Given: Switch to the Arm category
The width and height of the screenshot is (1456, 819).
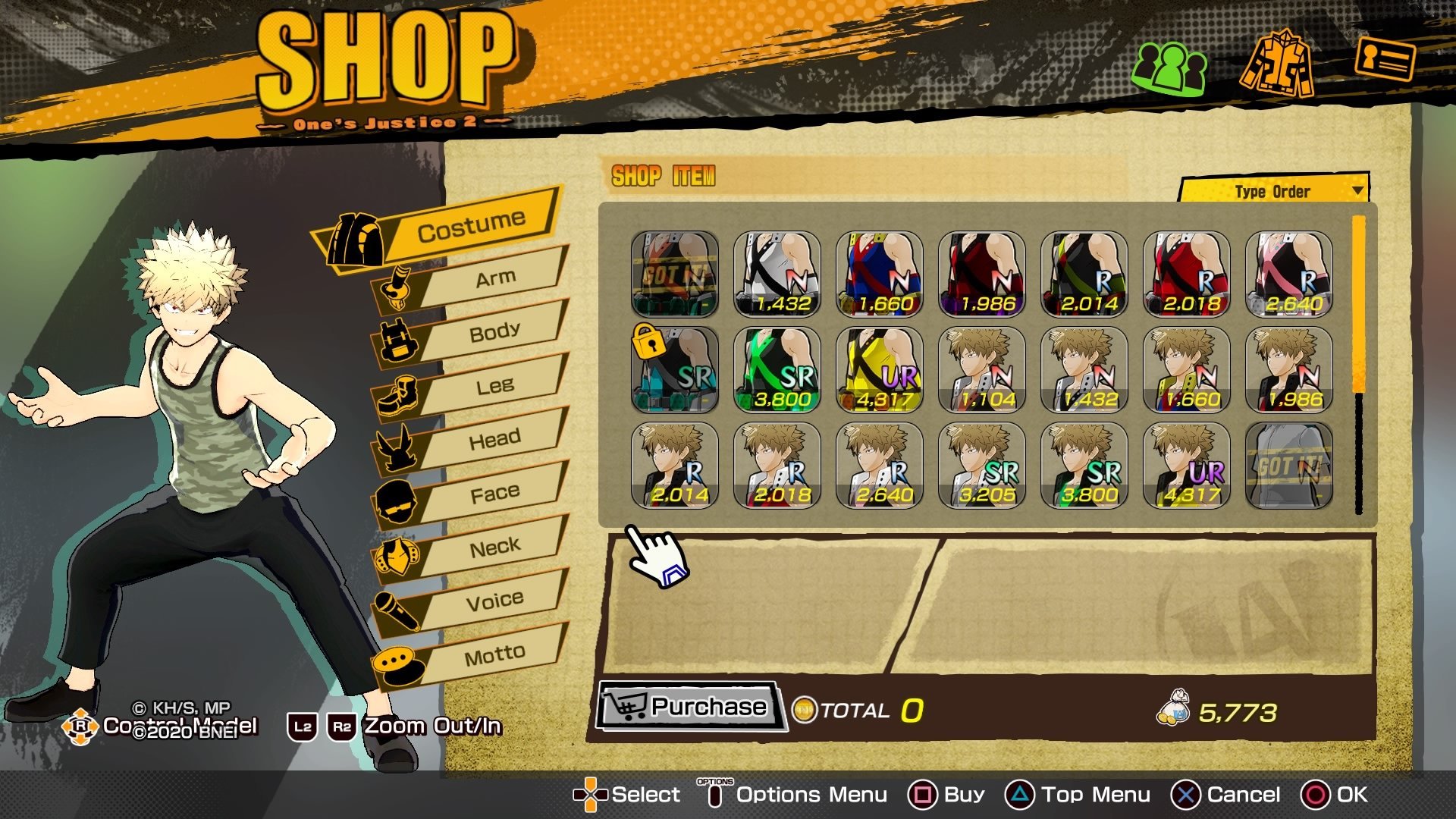Looking at the screenshot, I should [x=494, y=279].
